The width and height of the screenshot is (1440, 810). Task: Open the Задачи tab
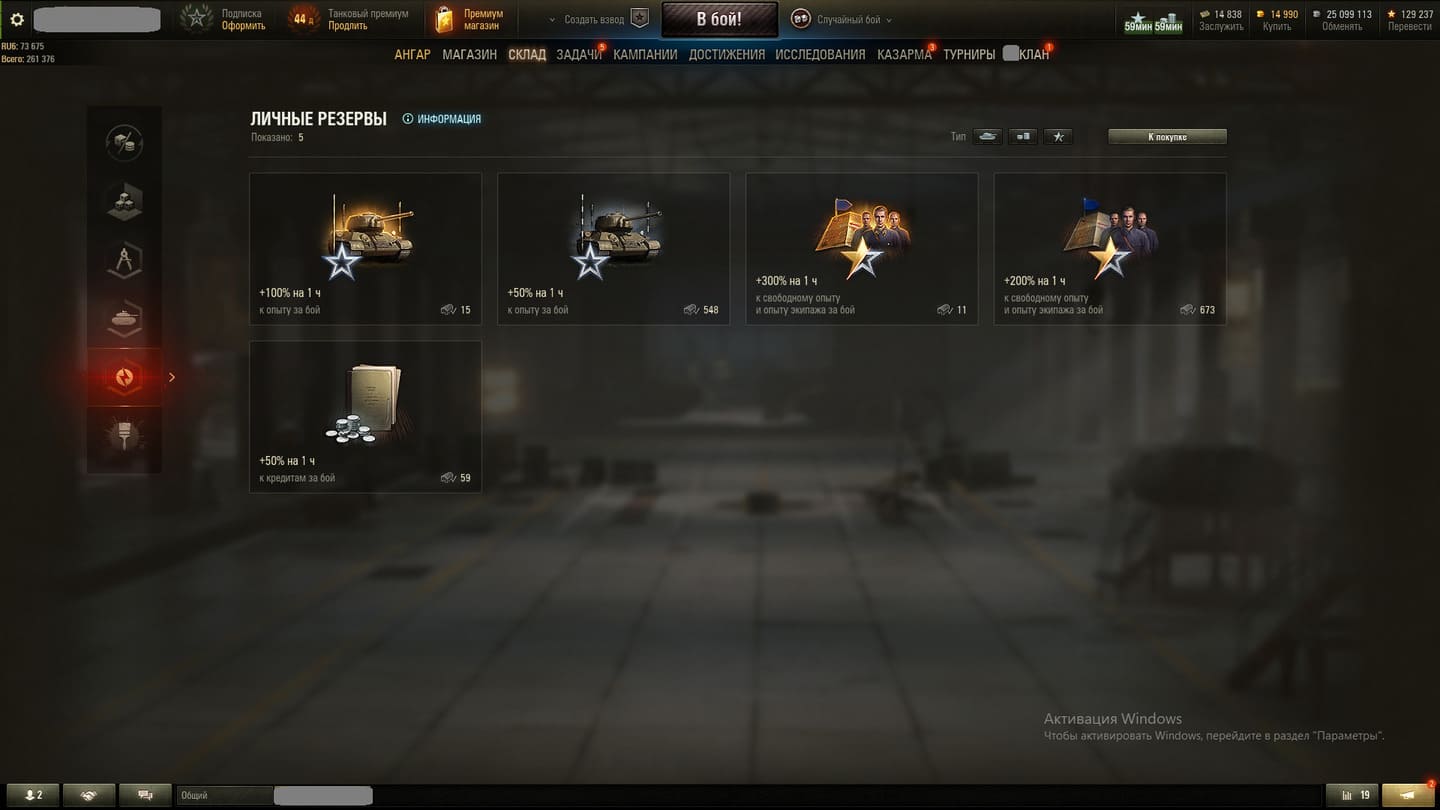pos(578,54)
